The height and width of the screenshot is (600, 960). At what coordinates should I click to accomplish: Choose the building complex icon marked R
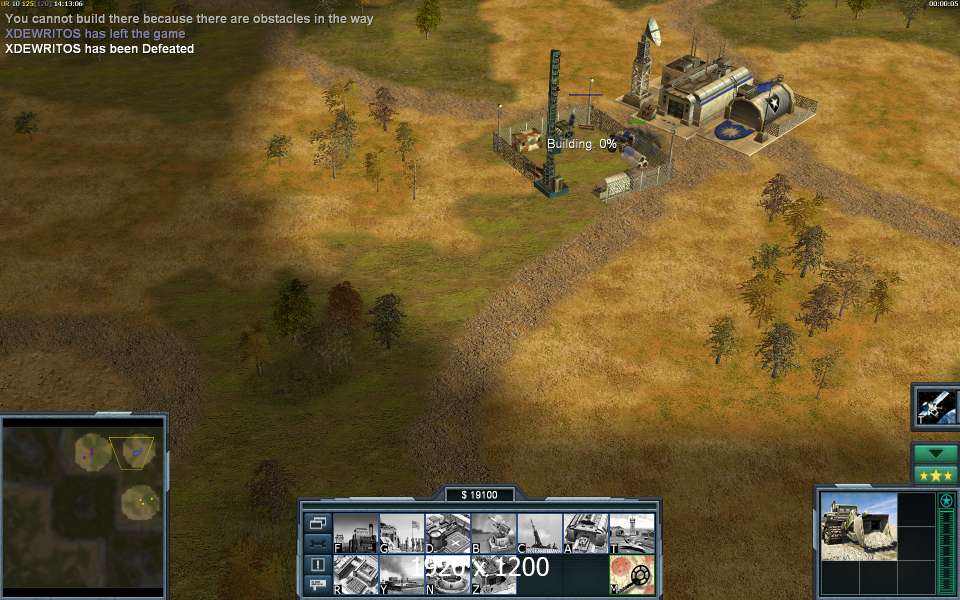point(355,575)
